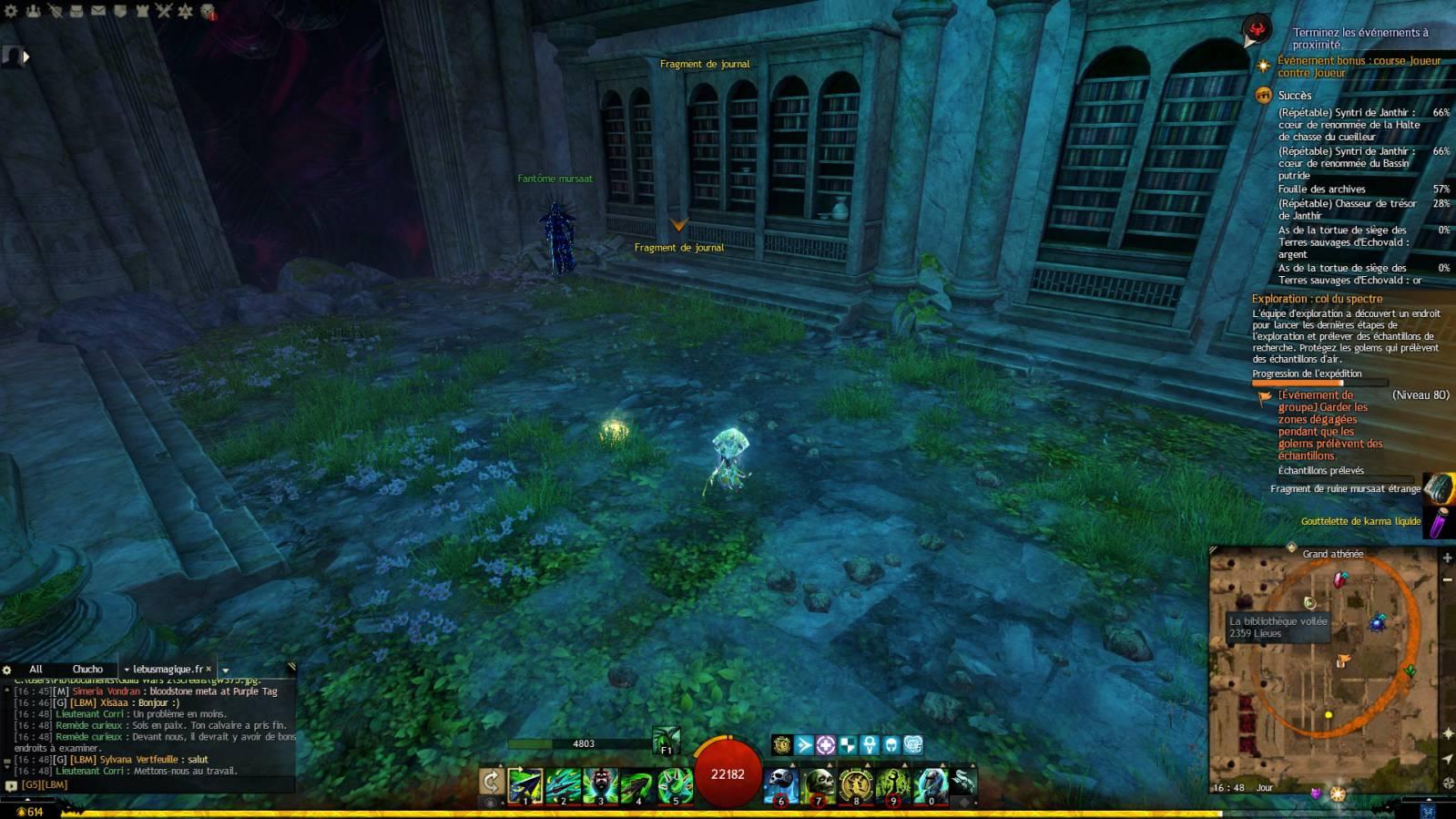The height and width of the screenshot is (819, 1456).
Task: Open the contacts and friends icon
Action: (x=33, y=11)
